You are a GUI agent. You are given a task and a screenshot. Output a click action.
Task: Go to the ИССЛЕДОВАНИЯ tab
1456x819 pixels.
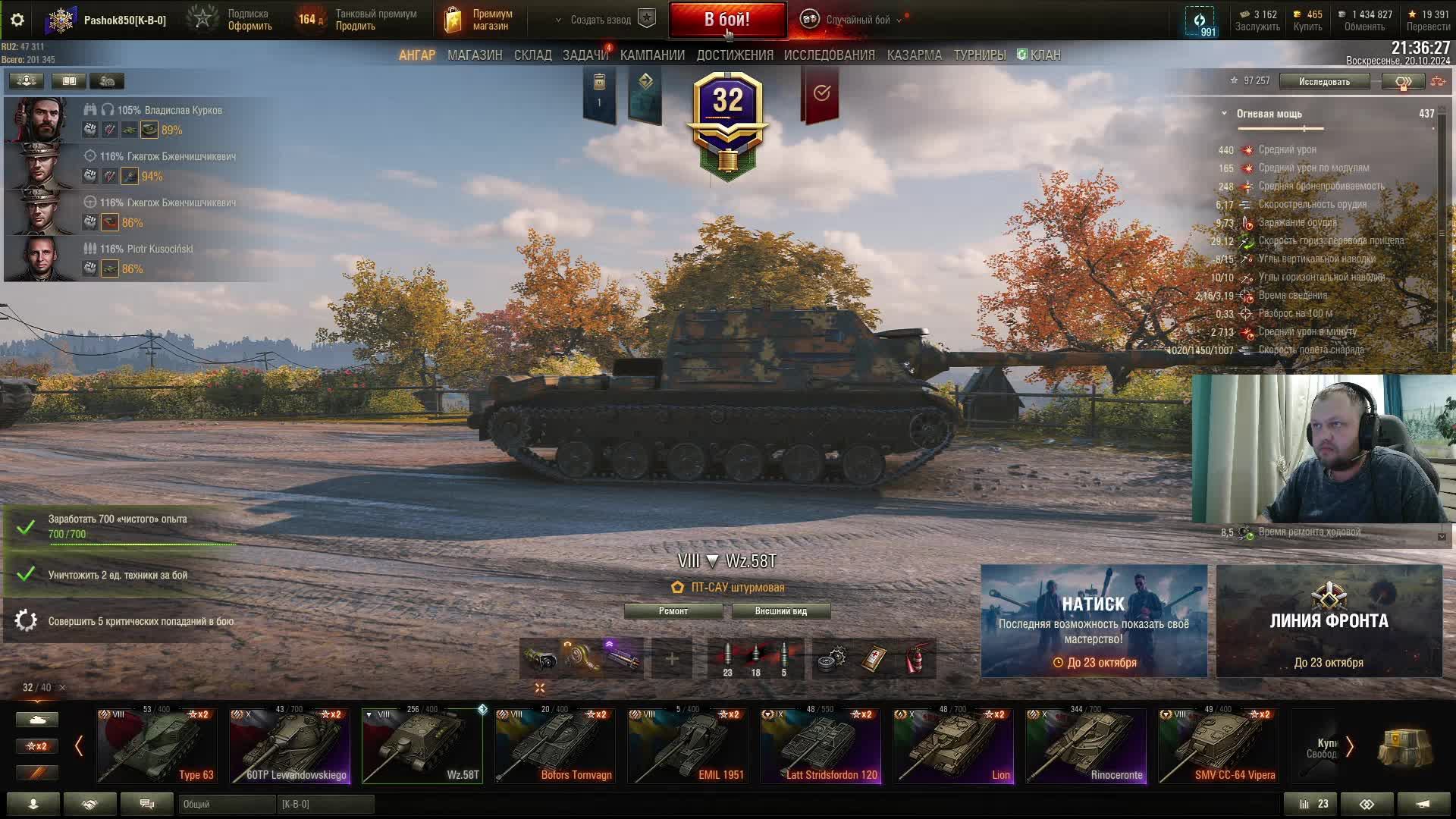[829, 55]
